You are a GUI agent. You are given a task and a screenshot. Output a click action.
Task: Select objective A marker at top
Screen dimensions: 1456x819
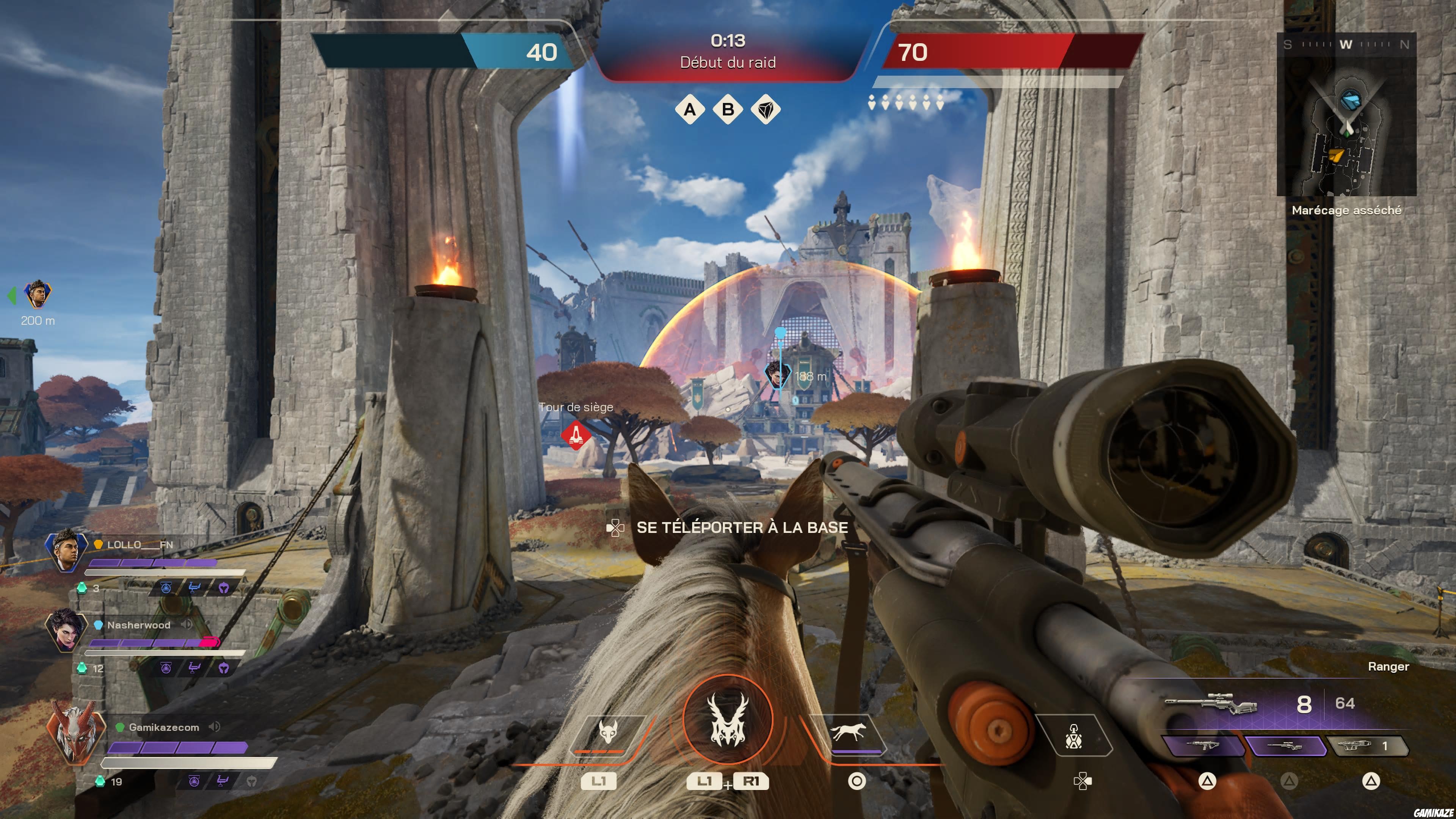click(x=690, y=109)
